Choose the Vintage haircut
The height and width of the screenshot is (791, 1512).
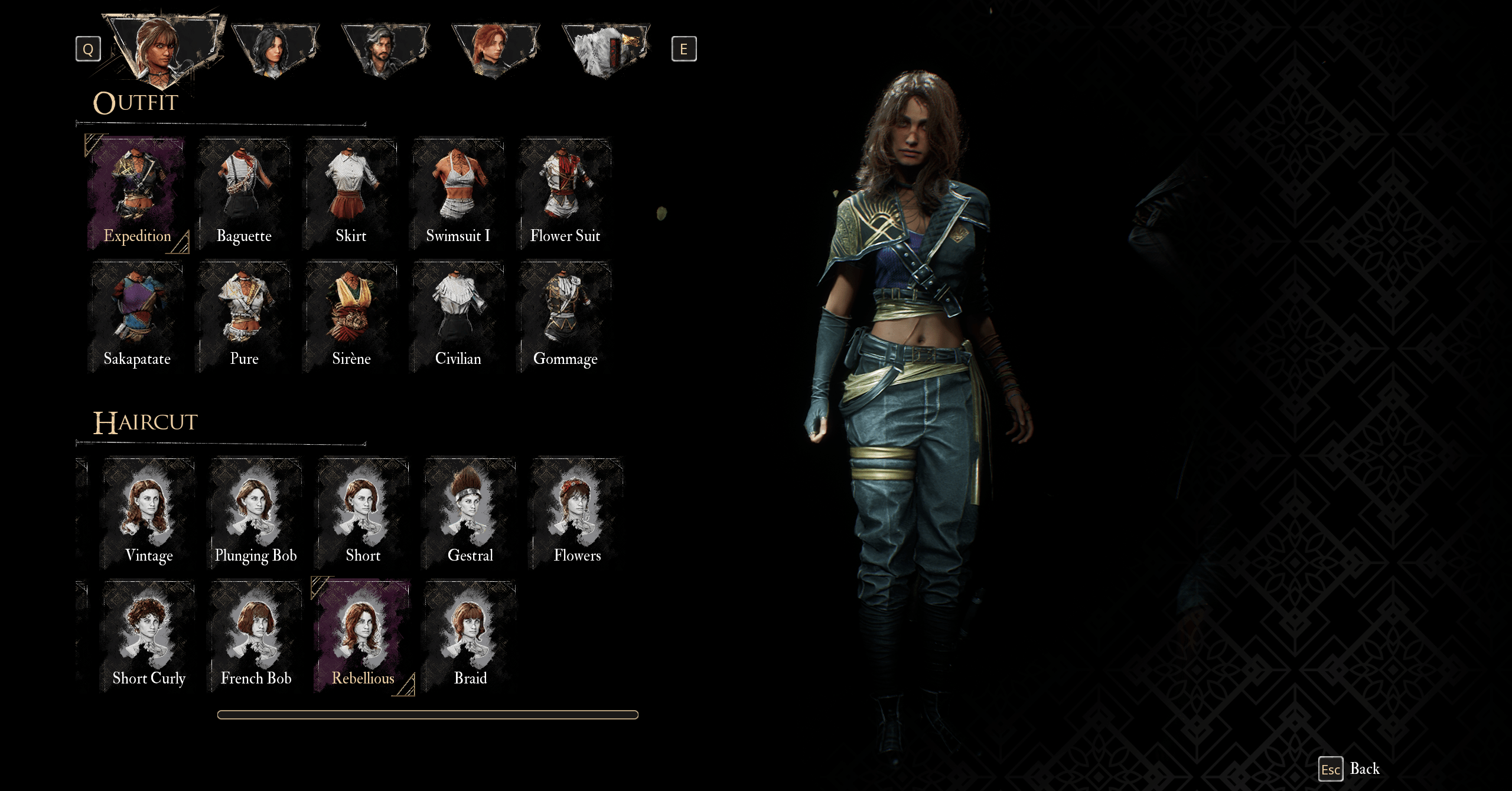click(x=149, y=513)
